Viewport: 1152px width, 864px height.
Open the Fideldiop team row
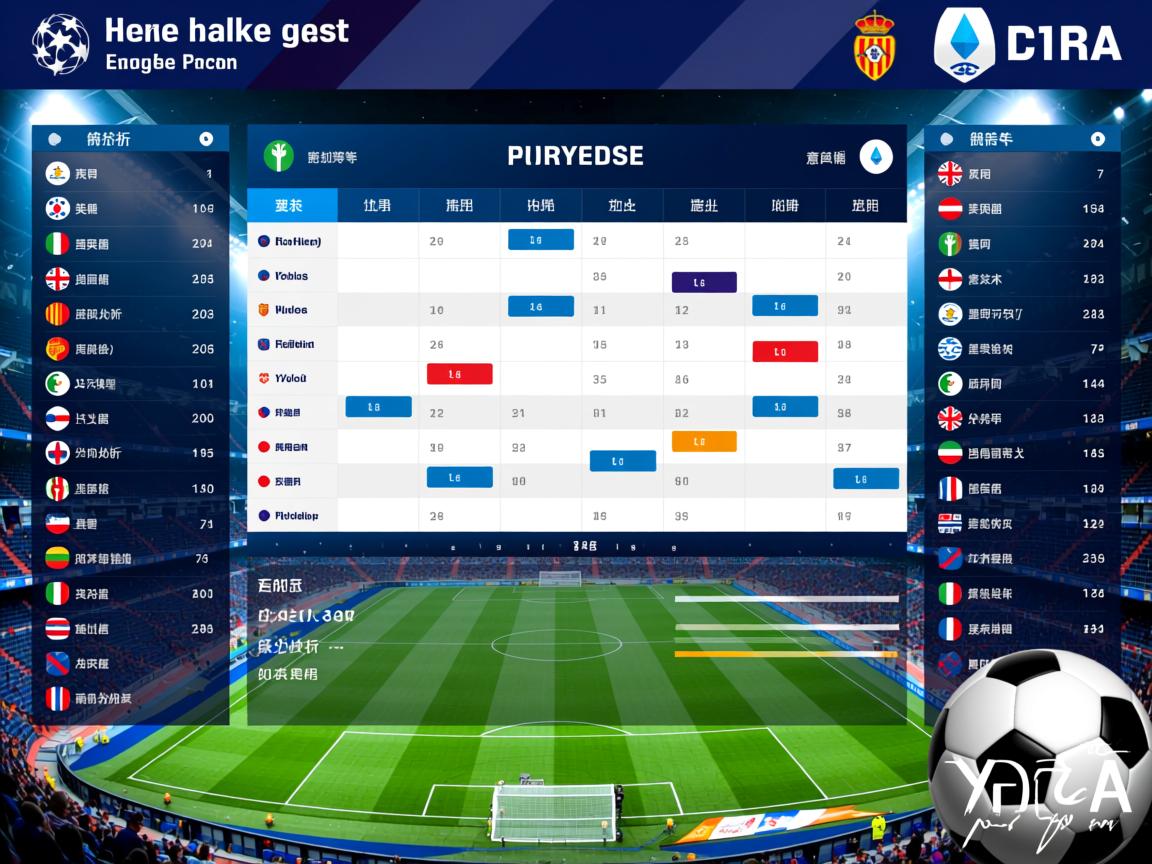pyautogui.click(x=295, y=516)
